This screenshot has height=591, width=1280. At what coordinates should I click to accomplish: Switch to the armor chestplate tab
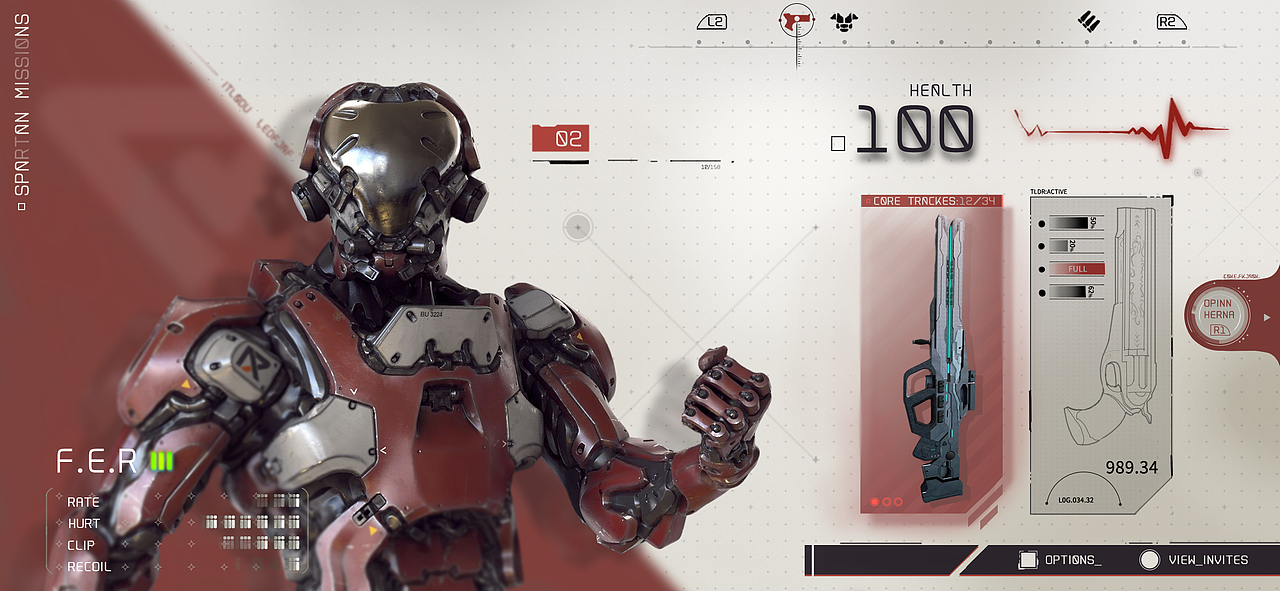click(845, 21)
